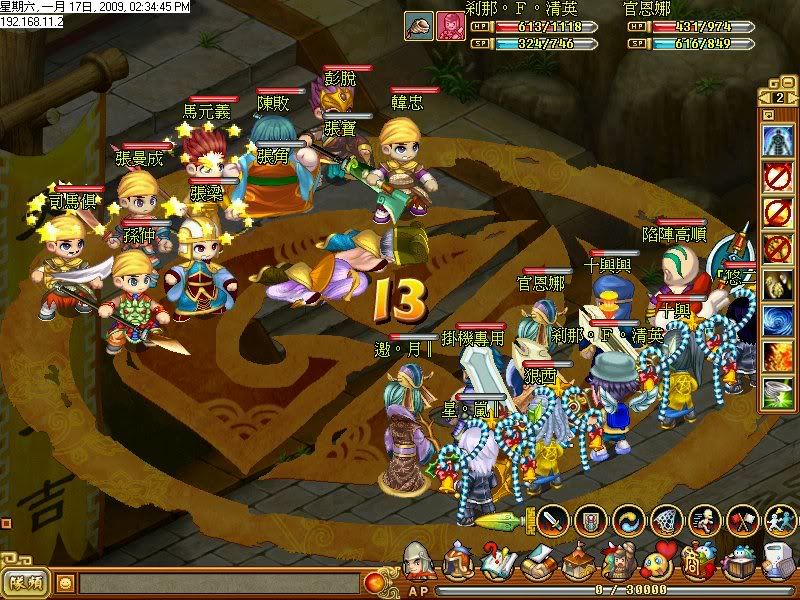Select the sword attack command
800x600 pixels.
coord(554,520)
